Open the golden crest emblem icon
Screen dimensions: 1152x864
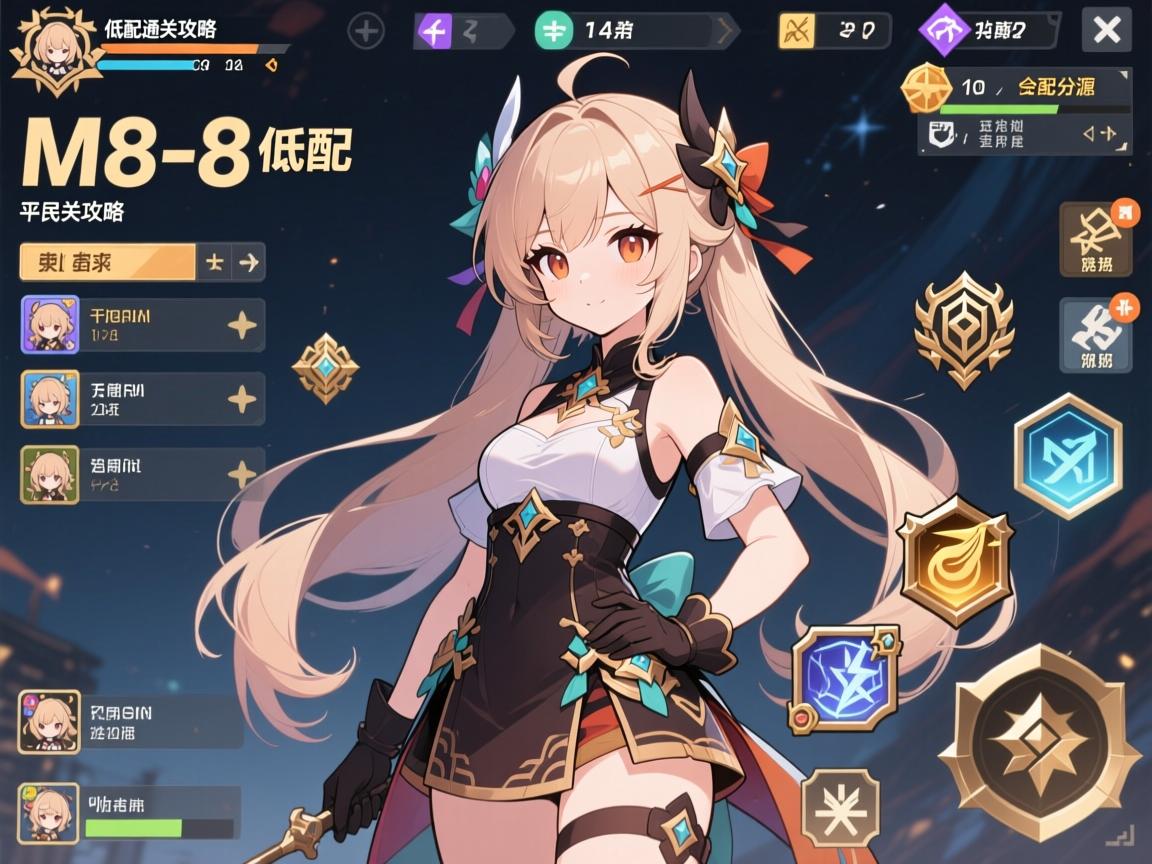pos(964,329)
